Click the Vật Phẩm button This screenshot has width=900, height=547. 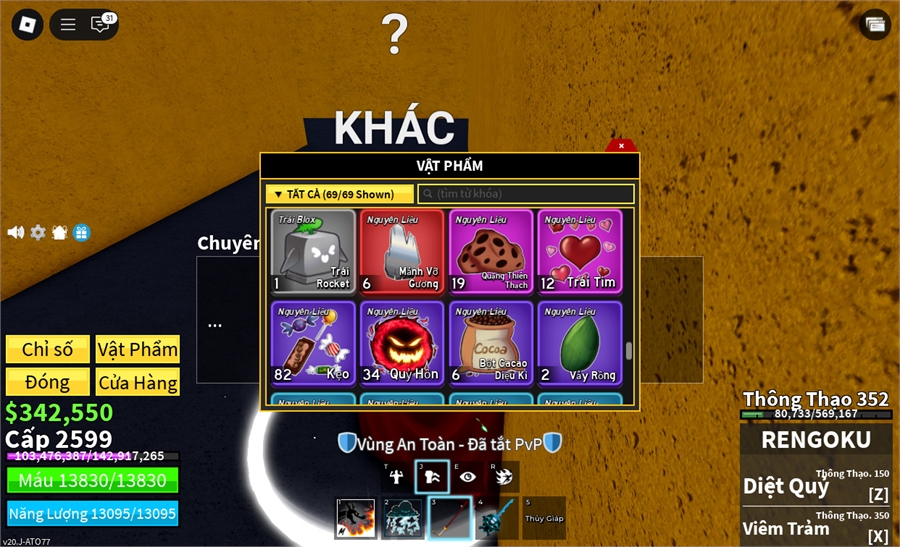[x=138, y=349]
